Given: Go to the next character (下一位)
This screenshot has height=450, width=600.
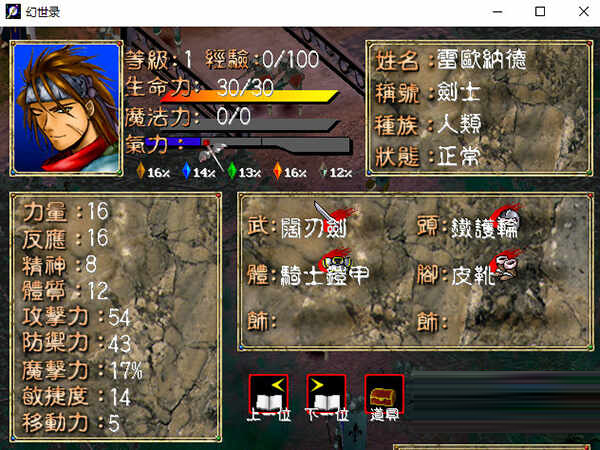Looking at the screenshot, I should coord(327,394).
